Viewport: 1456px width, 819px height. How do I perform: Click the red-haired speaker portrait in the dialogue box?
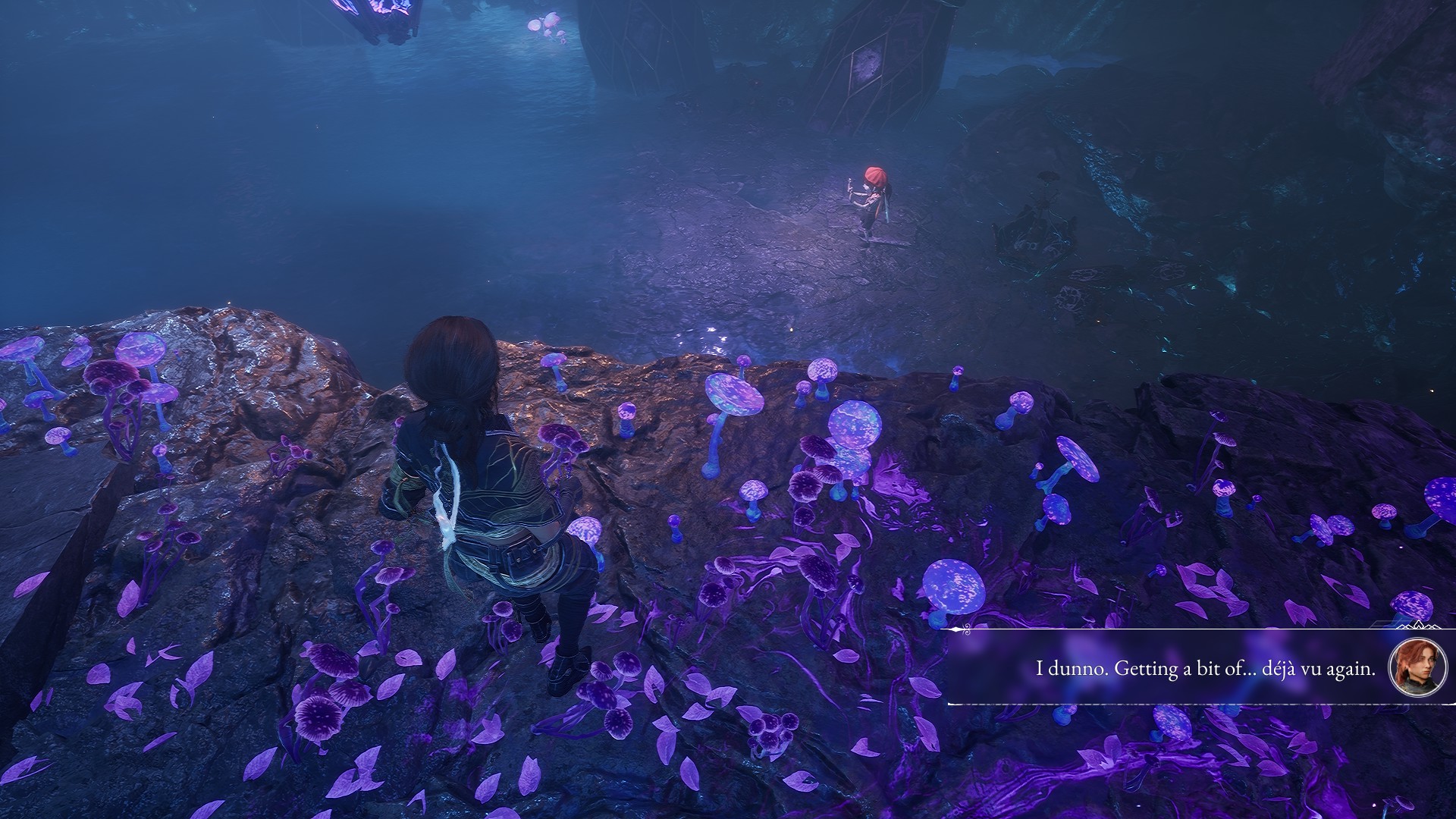[1417, 667]
